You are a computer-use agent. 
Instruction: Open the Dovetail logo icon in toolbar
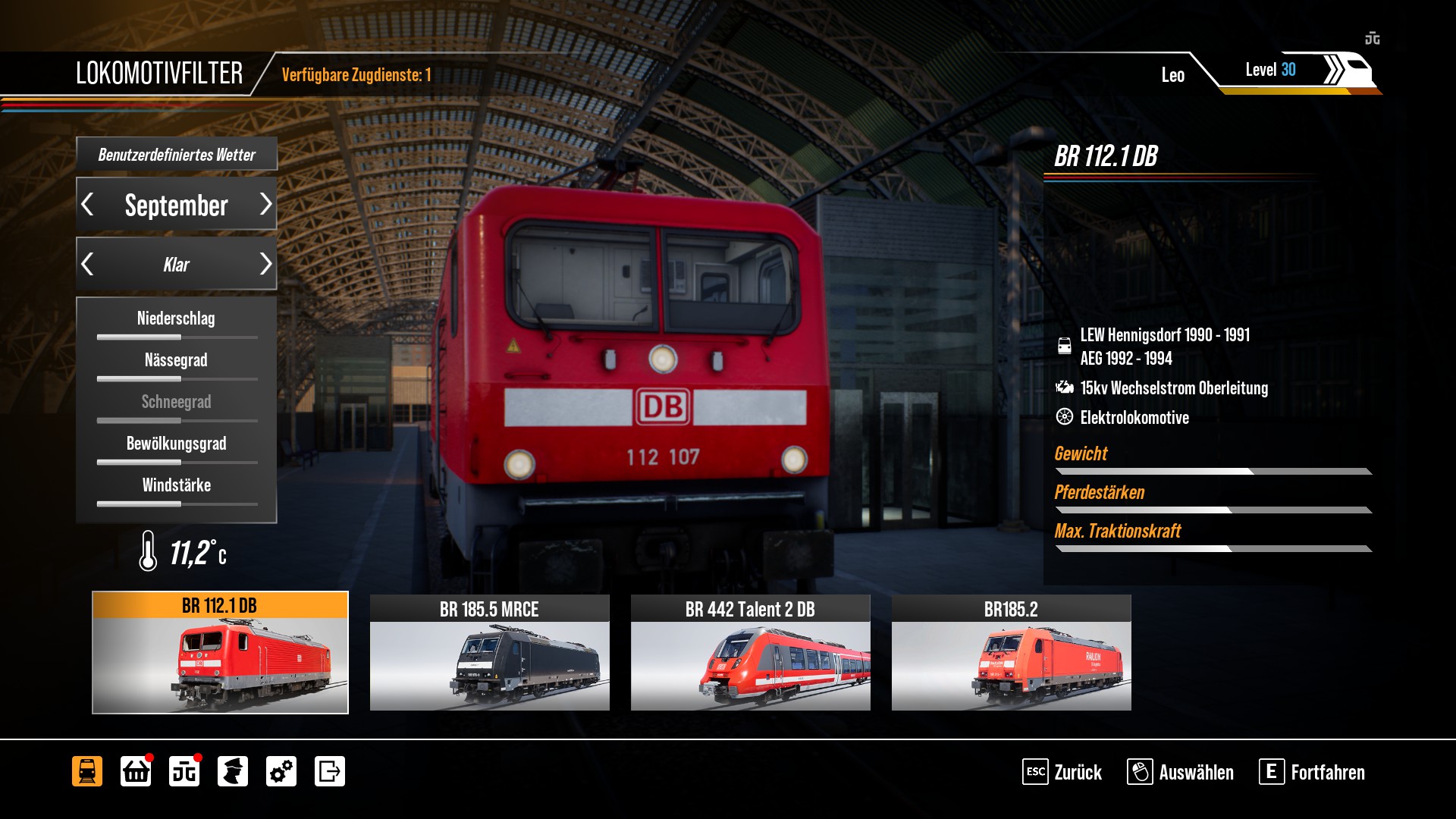pyautogui.click(x=184, y=771)
